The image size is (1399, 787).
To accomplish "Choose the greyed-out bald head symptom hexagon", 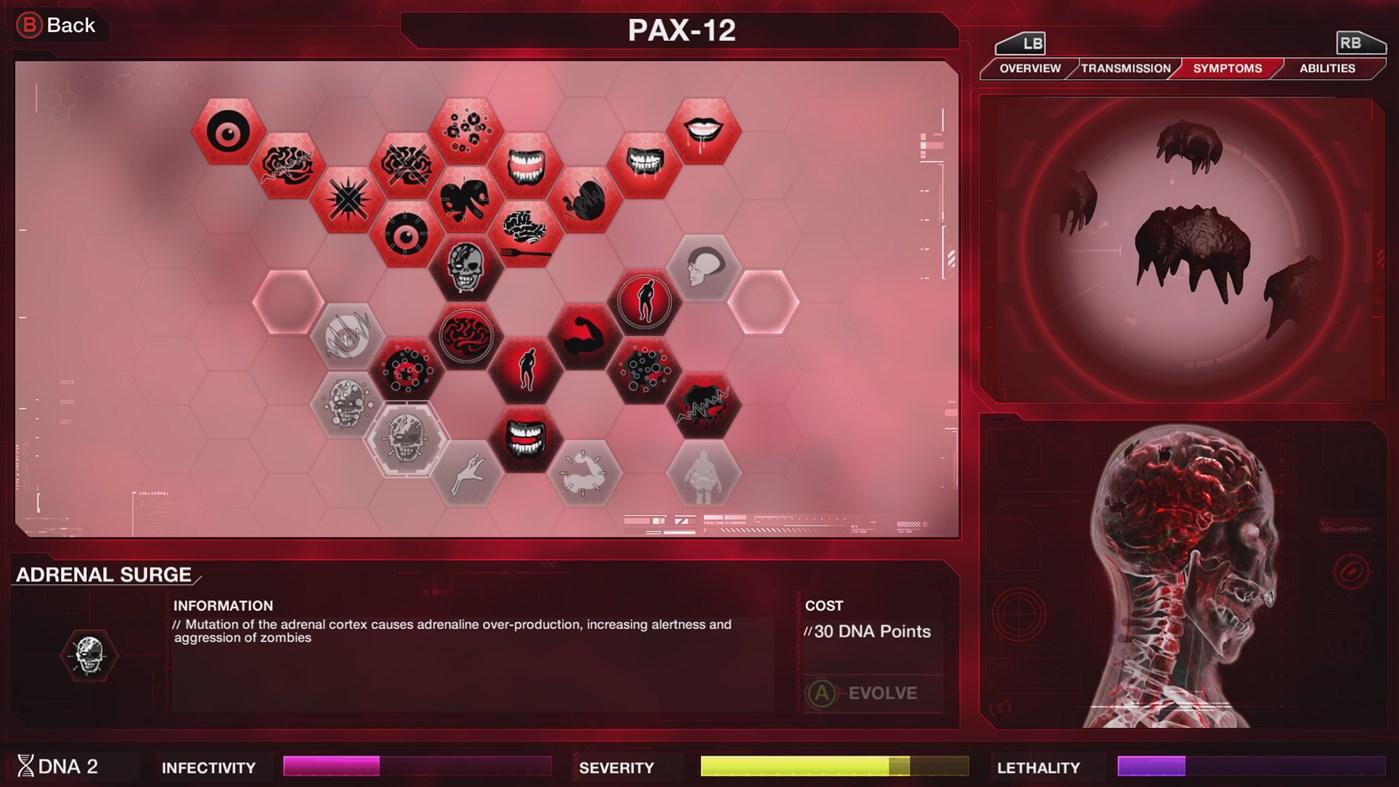I will click(x=705, y=265).
